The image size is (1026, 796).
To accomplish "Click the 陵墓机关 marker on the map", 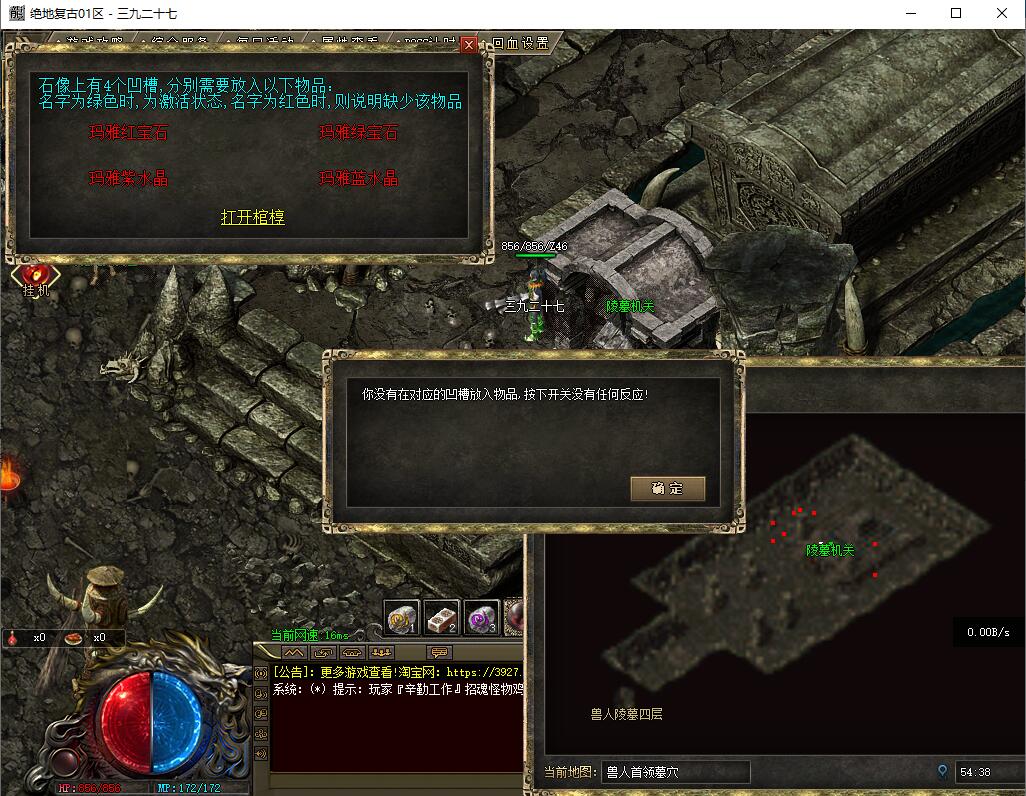I will coord(830,550).
